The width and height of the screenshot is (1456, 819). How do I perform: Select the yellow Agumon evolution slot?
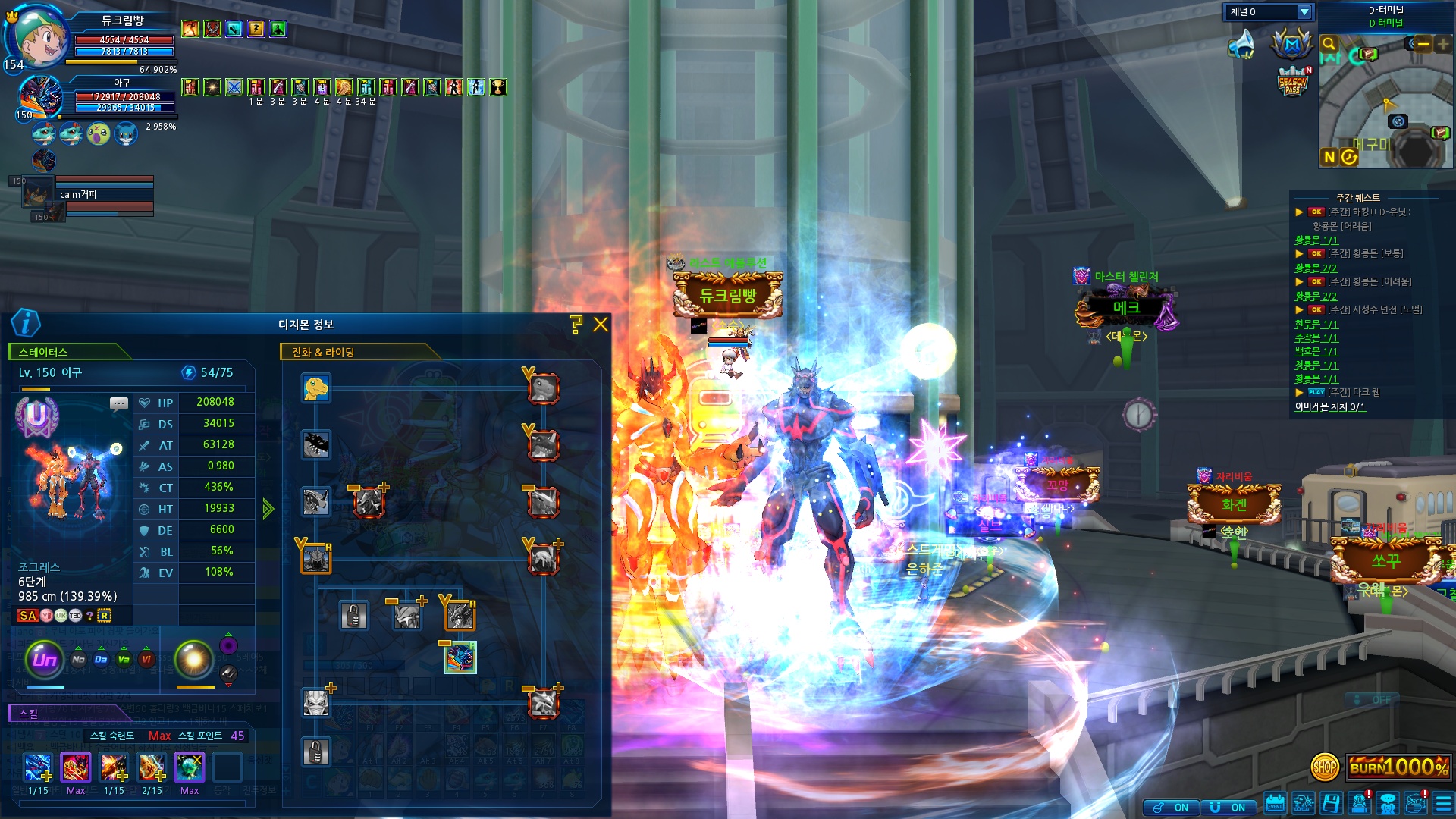point(315,388)
